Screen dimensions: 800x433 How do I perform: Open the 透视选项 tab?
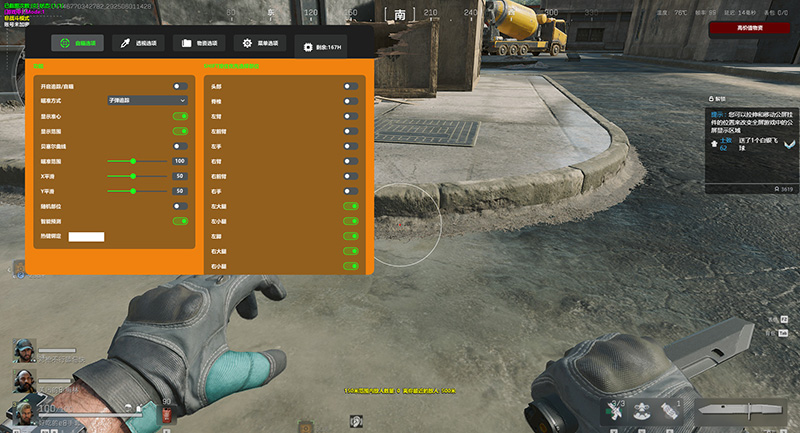[x=139, y=44]
